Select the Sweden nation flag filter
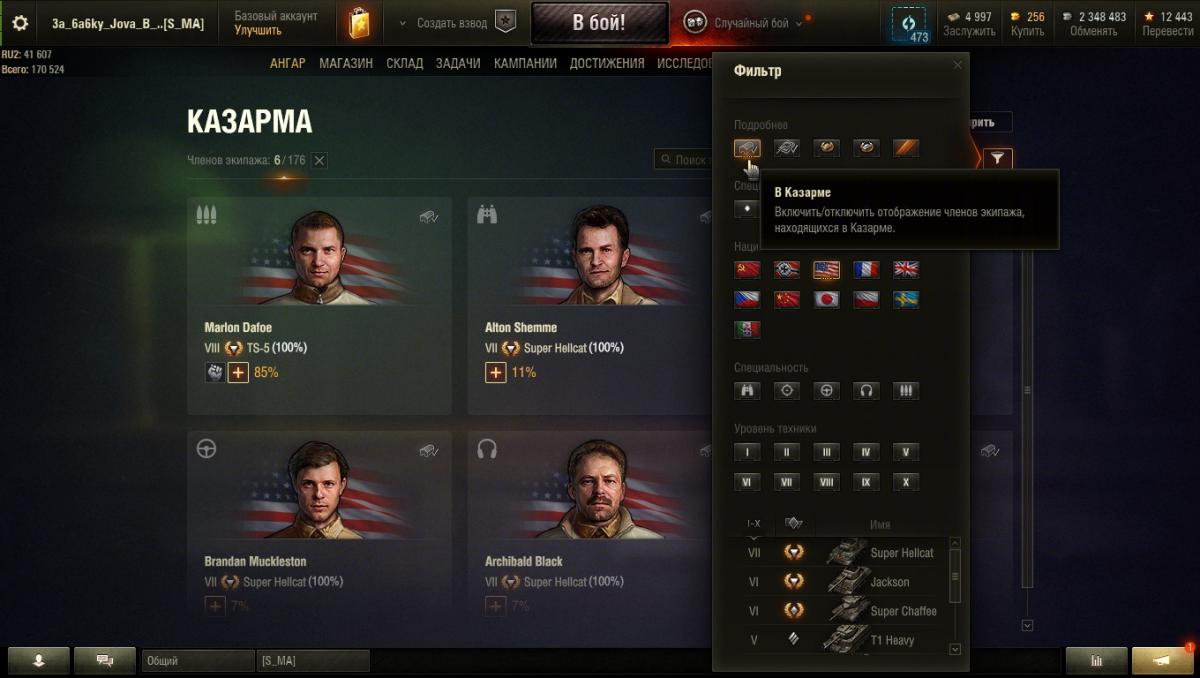Screen dimensions: 1200x678 pyautogui.click(x=906, y=299)
